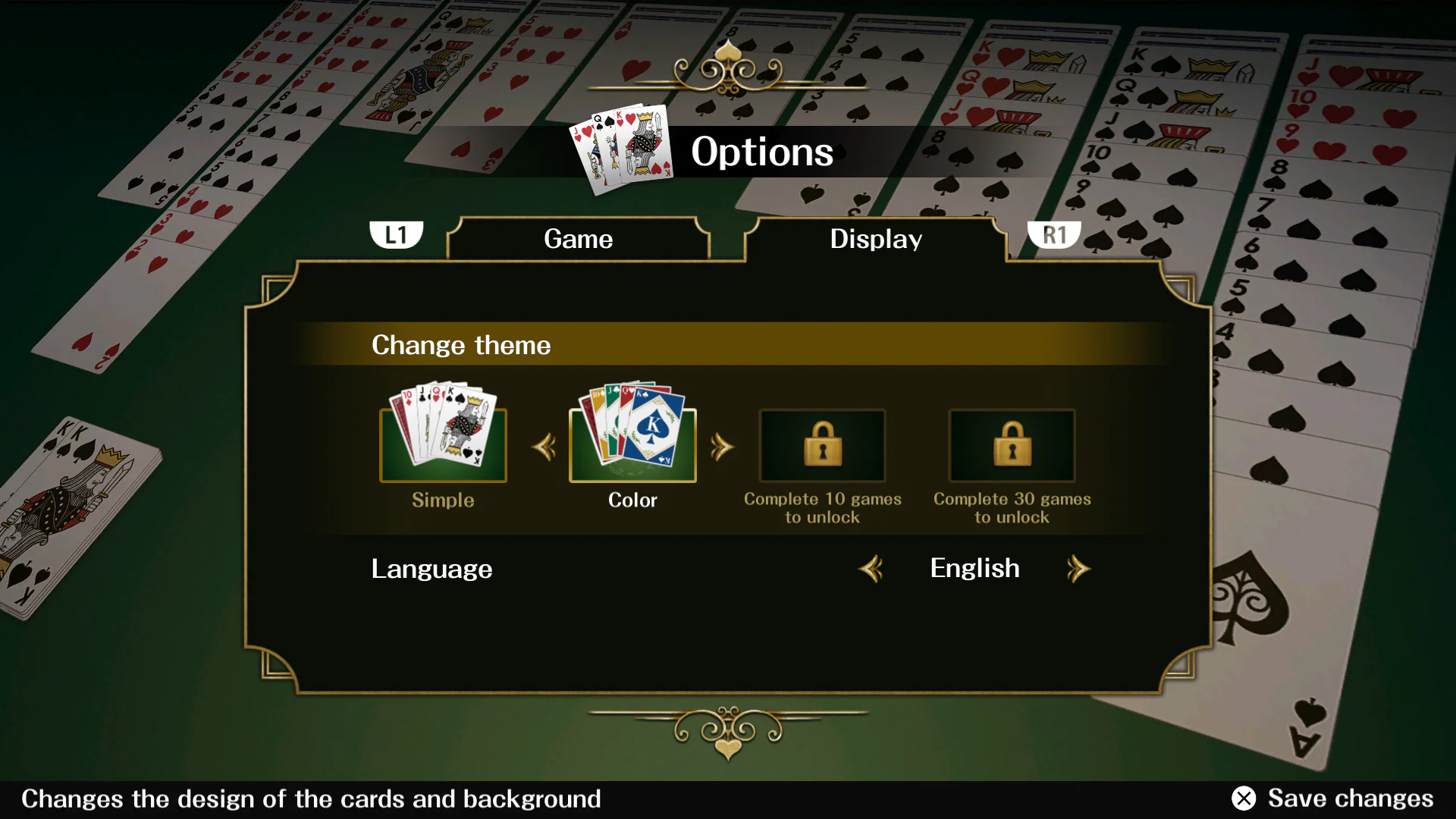Click the R1 shoulder button badge
Screen dimensions: 1456x819
coord(1056,234)
